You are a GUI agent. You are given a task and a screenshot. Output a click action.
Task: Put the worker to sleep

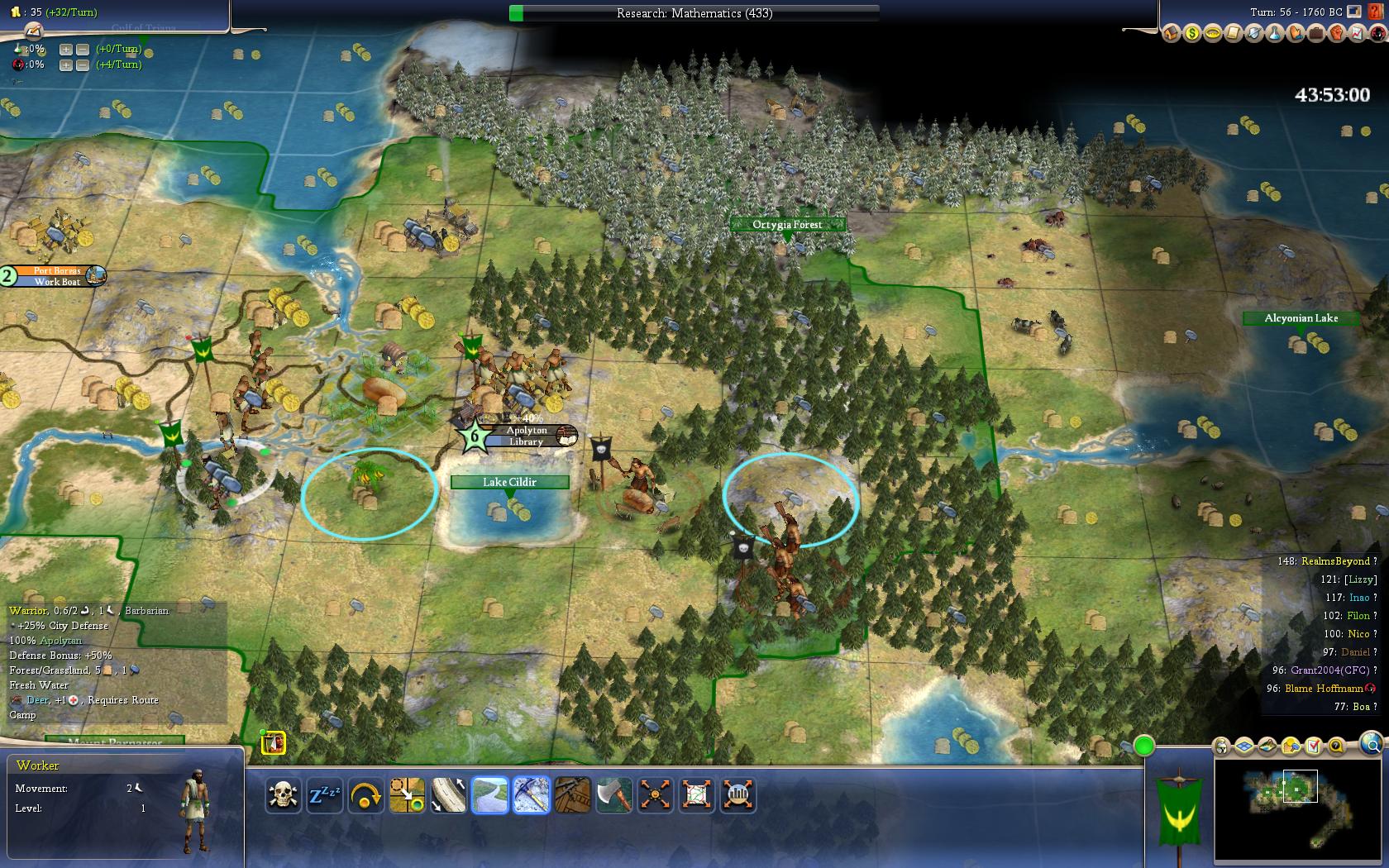pyautogui.click(x=324, y=795)
